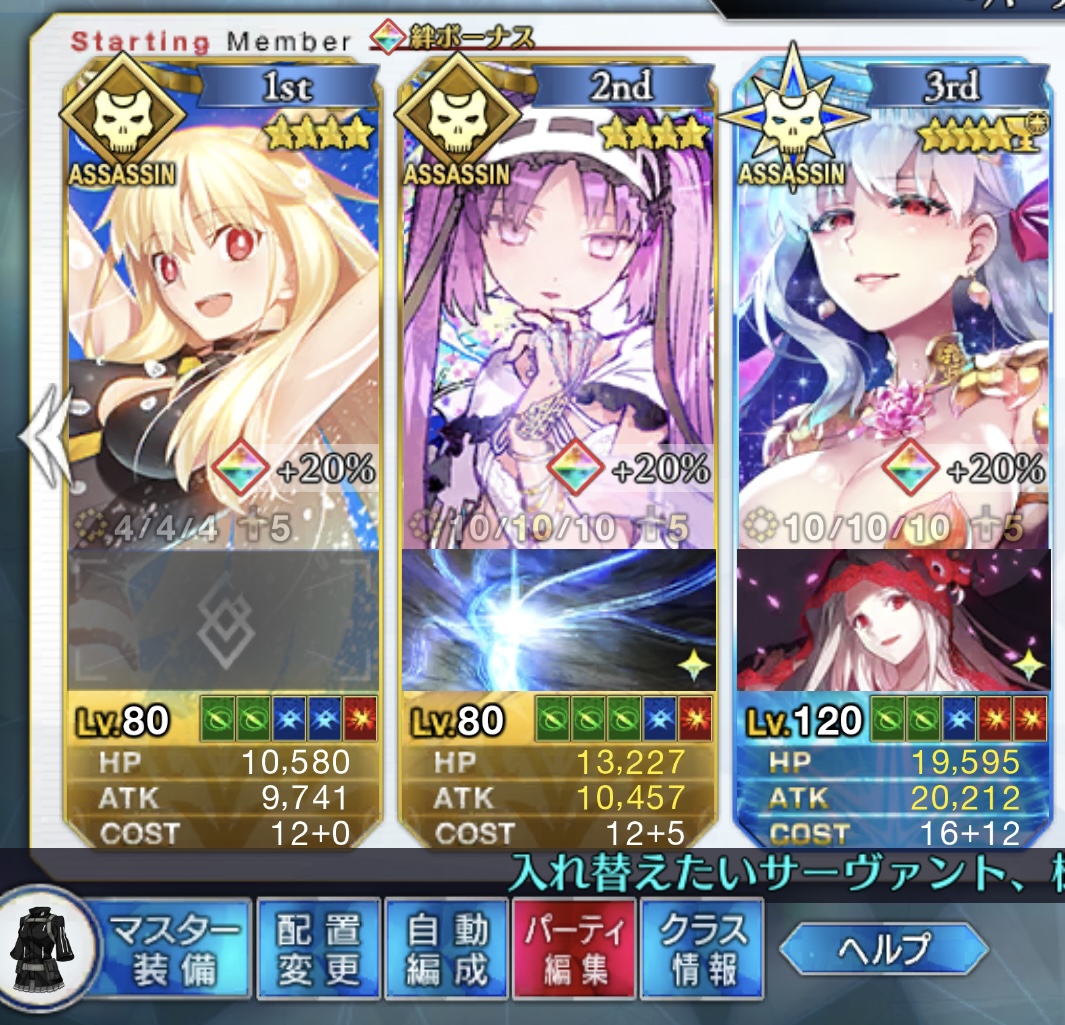Viewport: 1065px width, 1025px height.
Task: Open the blue lightning craft essence
Action: 557,620
